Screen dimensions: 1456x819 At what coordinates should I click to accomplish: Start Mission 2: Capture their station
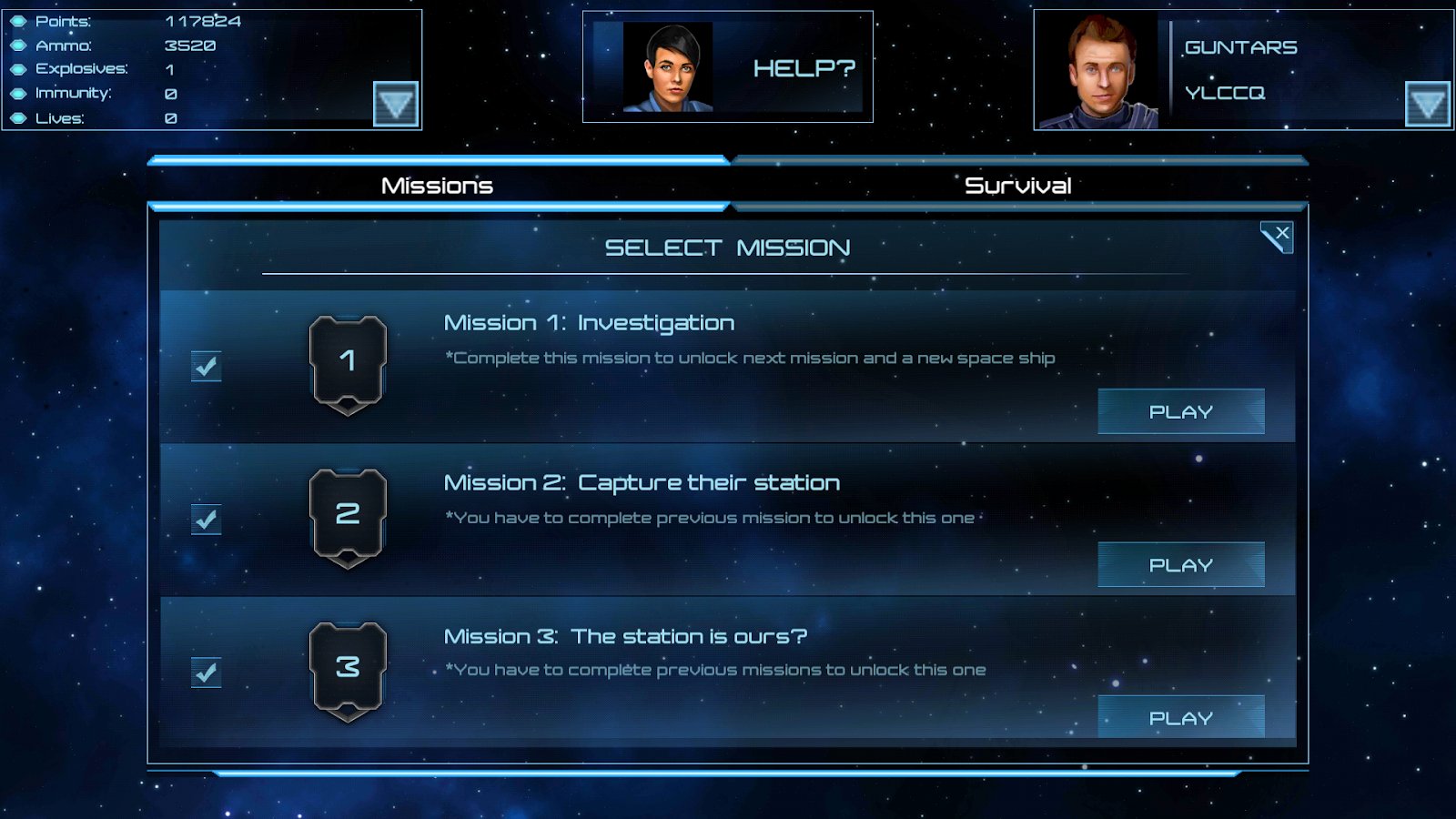click(x=1180, y=565)
